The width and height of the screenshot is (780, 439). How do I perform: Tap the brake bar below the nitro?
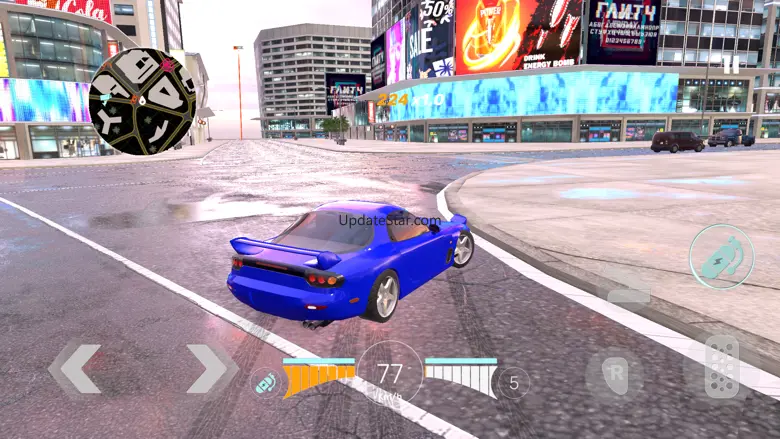(x=629, y=296)
